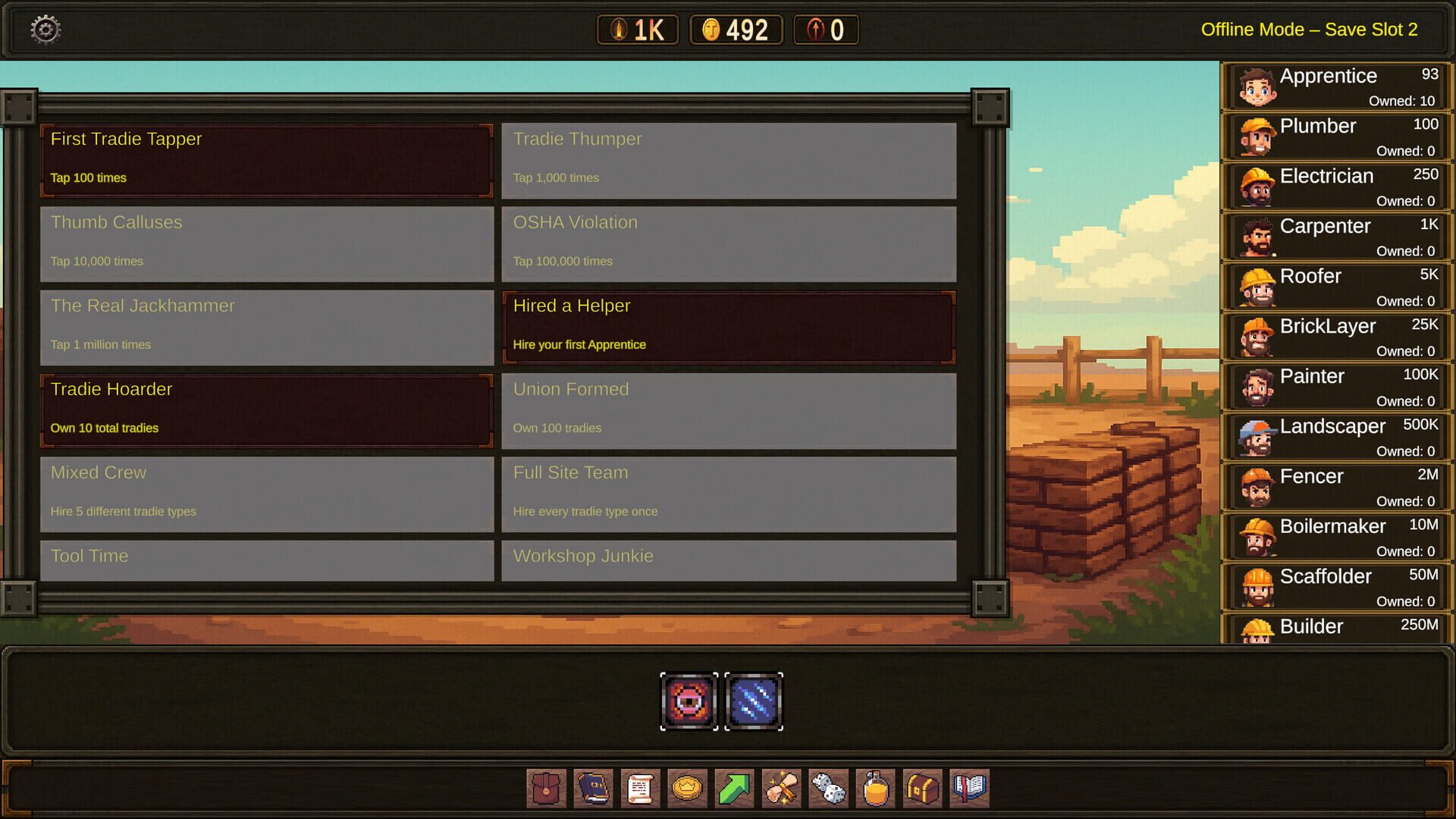Toggle the pink gem equipment slot

coord(689,700)
